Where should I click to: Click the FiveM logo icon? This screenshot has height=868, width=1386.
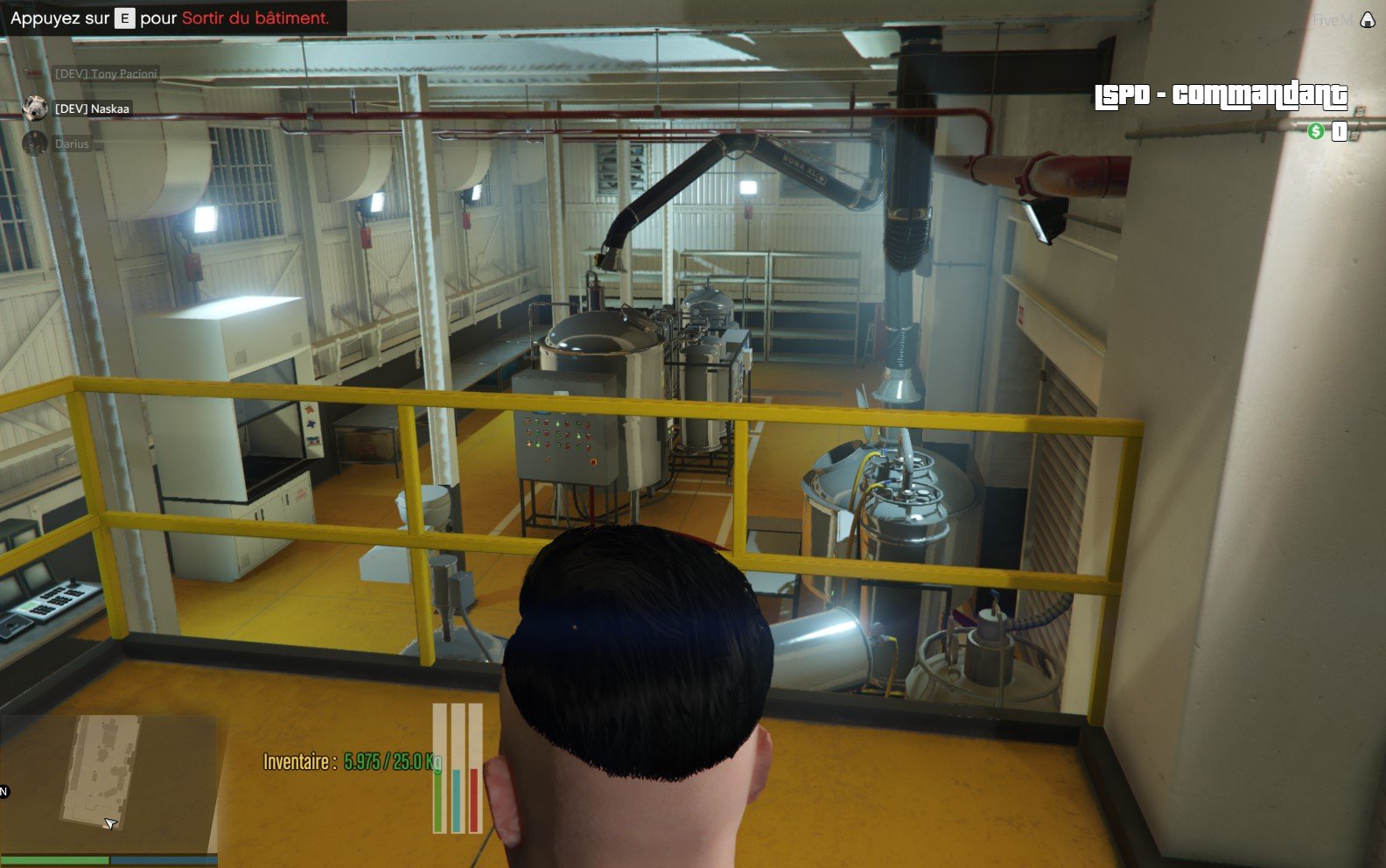tap(1367, 20)
